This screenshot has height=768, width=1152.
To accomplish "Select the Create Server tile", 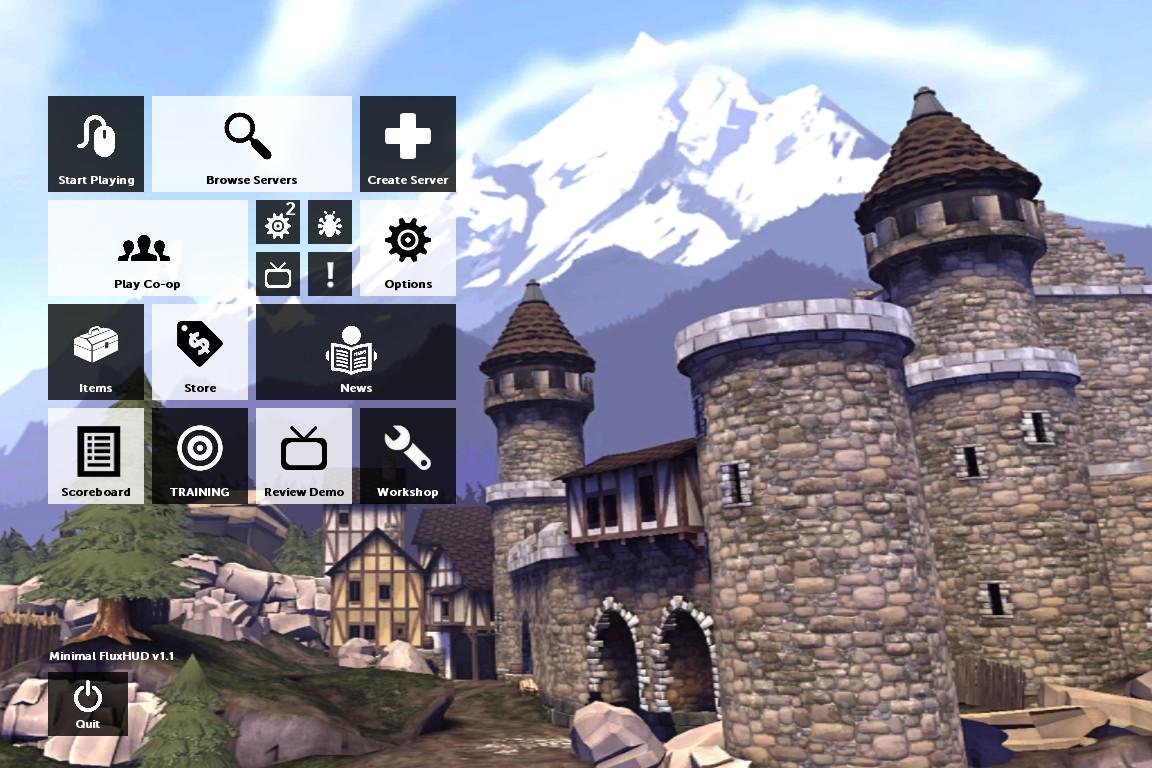I will tap(408, 144).
